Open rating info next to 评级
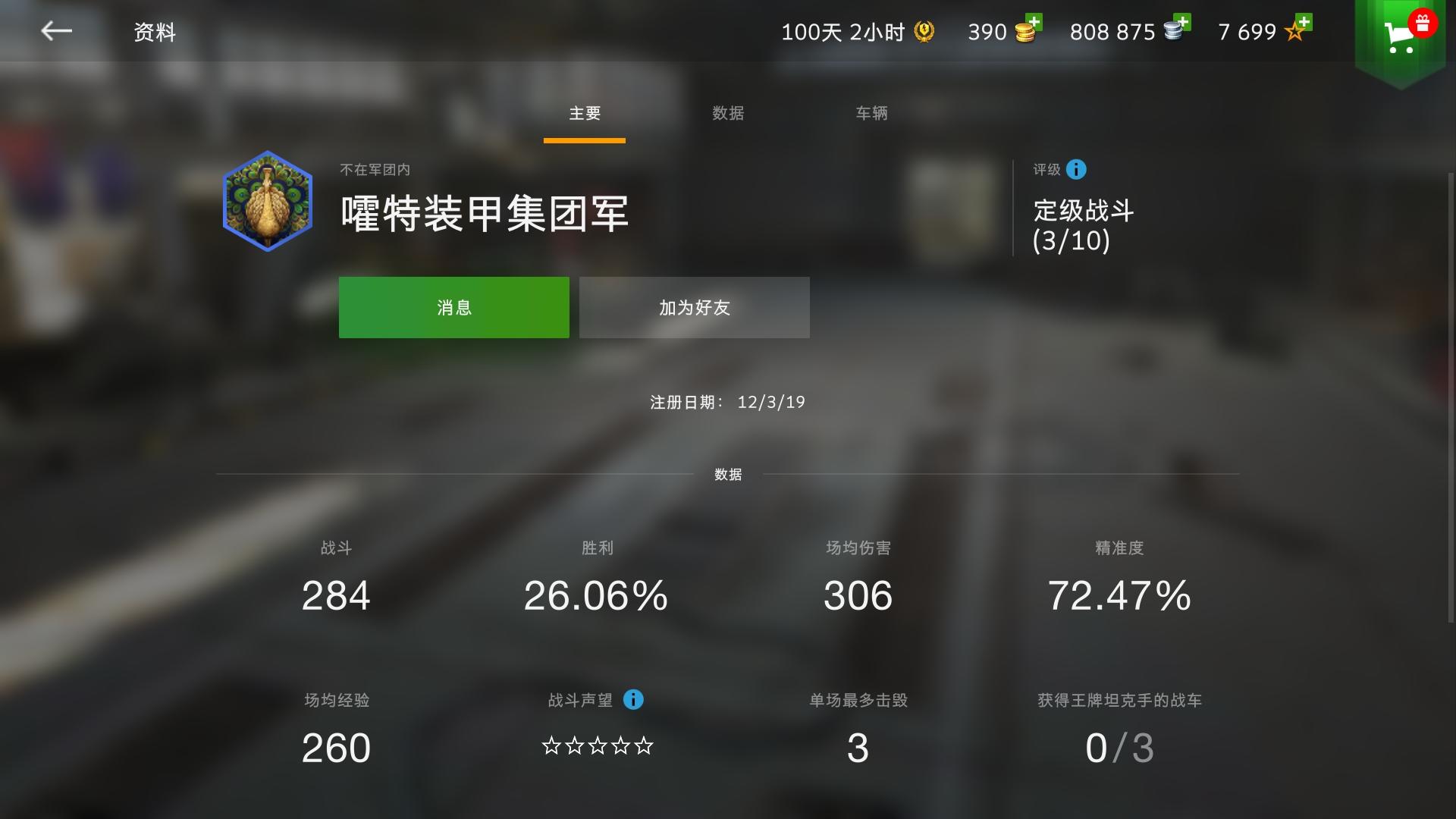The height and width of the screenshot is (819, 1456). click(1076, 169)
